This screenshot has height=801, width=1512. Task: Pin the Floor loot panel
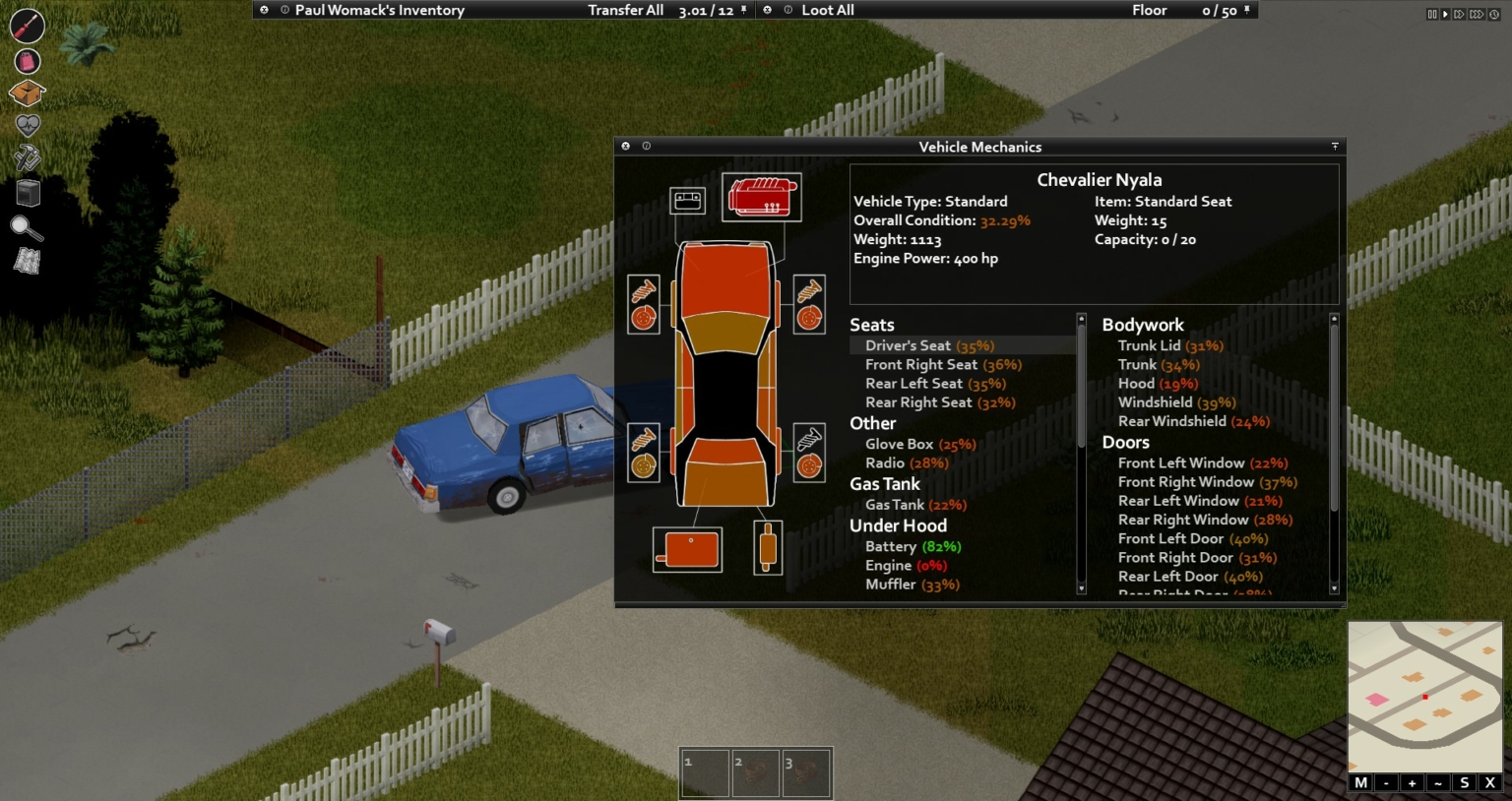pyautogui.click(x=1248, y=10)
